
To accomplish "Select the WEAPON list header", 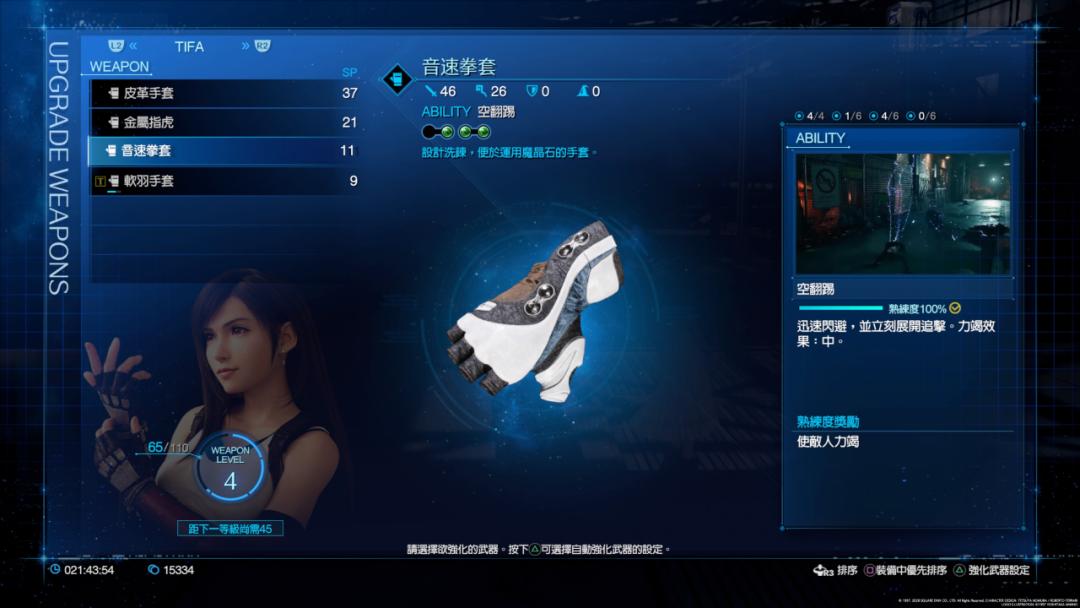I will pos(119,67).
